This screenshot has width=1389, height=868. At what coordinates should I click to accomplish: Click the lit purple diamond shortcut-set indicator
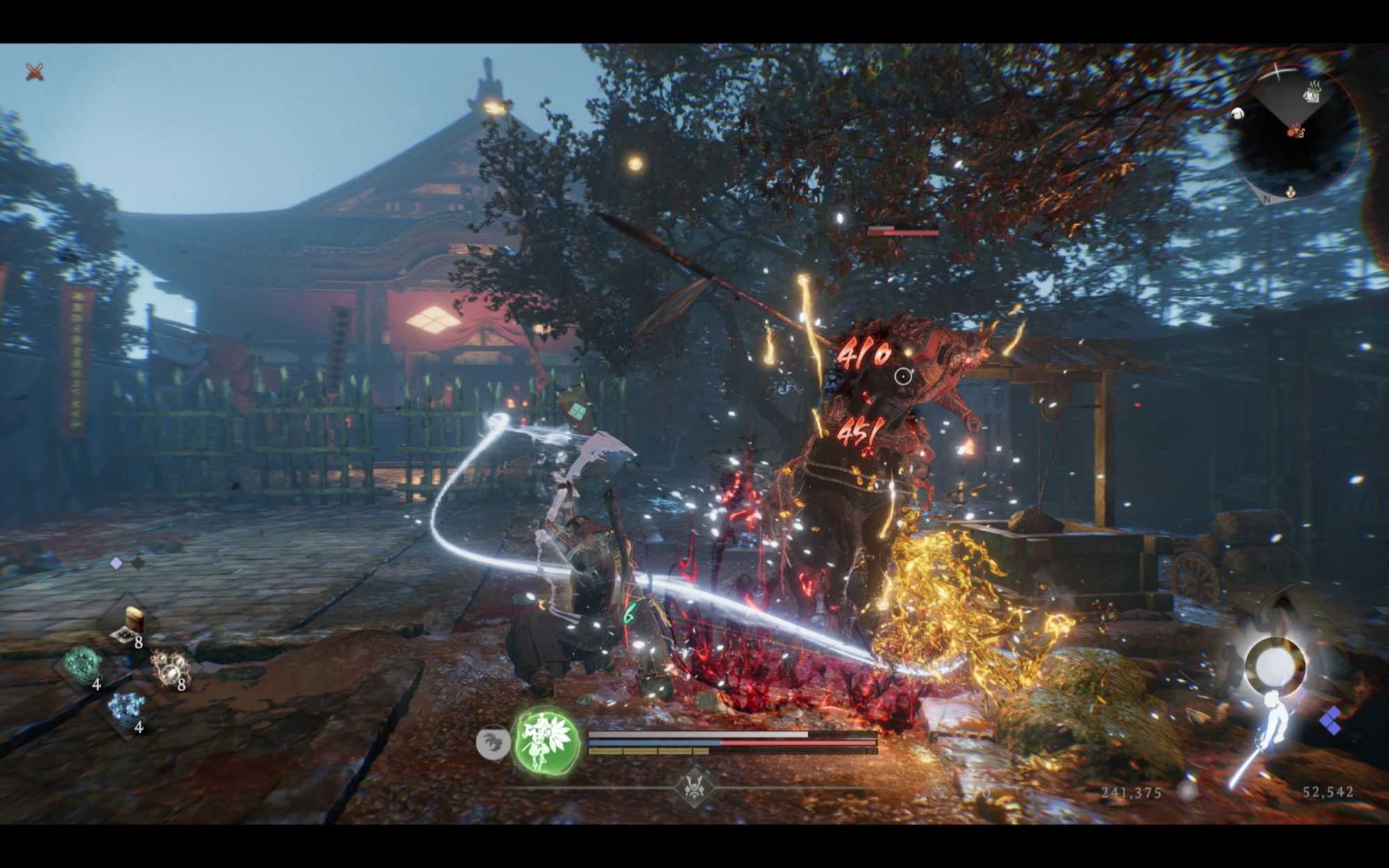pos(117,563)
